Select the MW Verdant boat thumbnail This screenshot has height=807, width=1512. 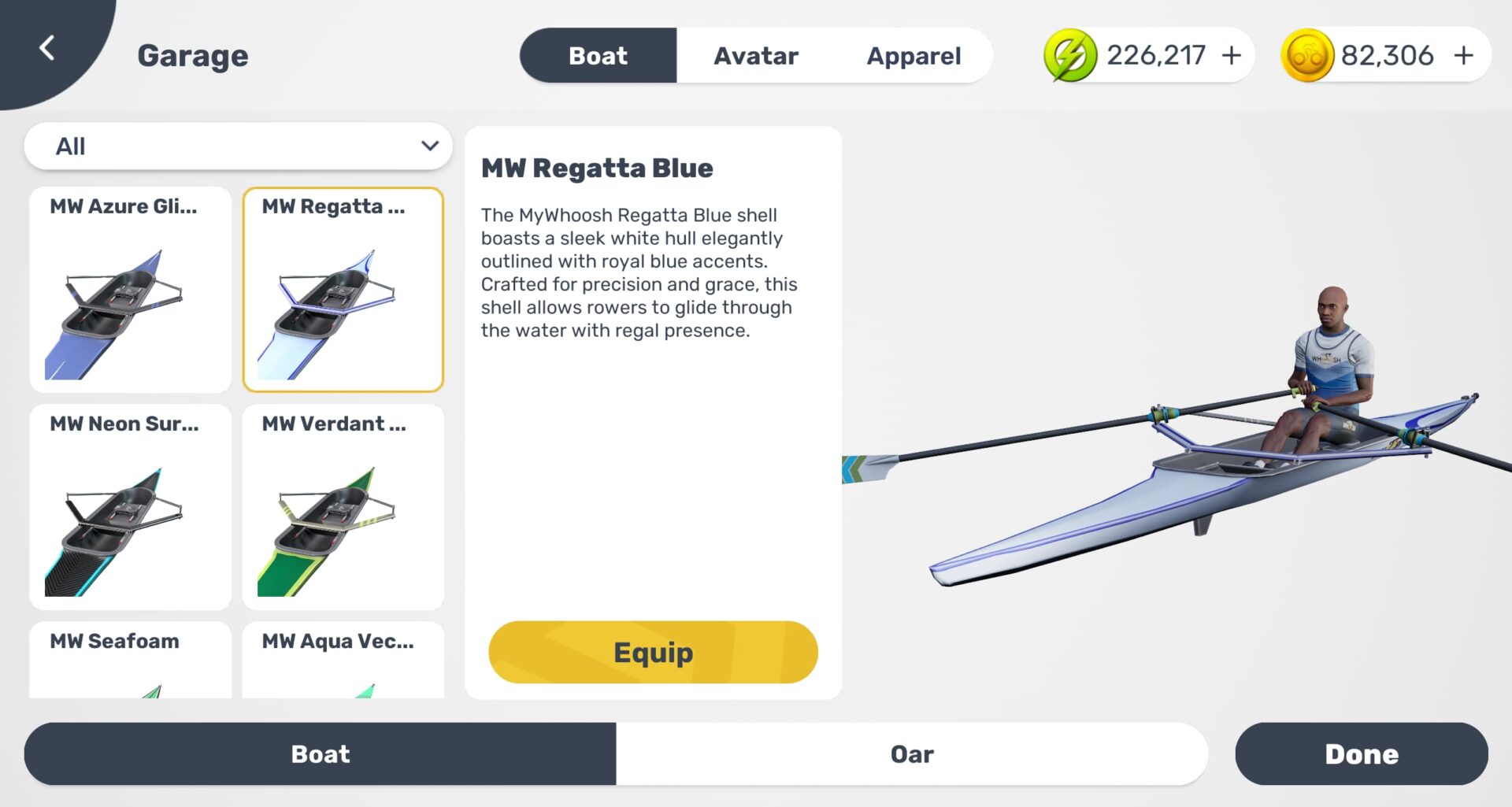(344, 507)
